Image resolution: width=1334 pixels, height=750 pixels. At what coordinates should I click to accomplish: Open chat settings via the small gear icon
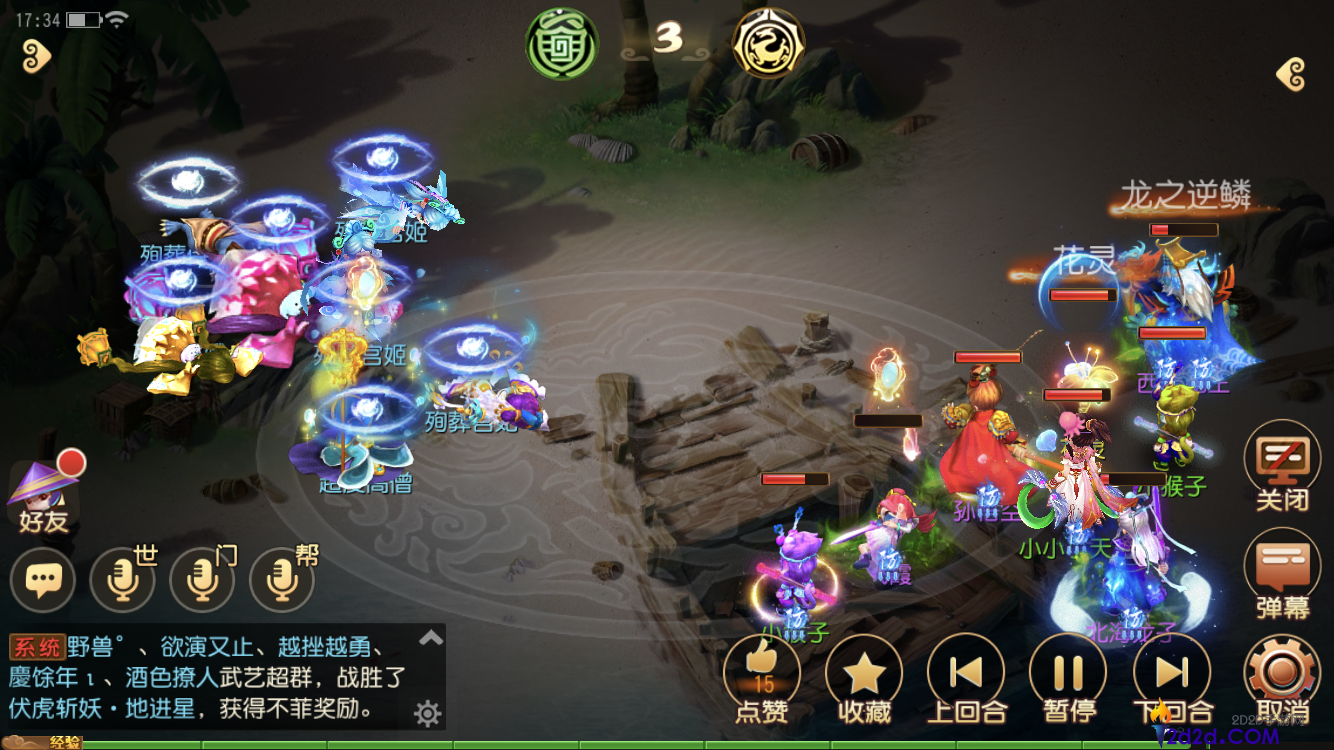coord(428,714)
